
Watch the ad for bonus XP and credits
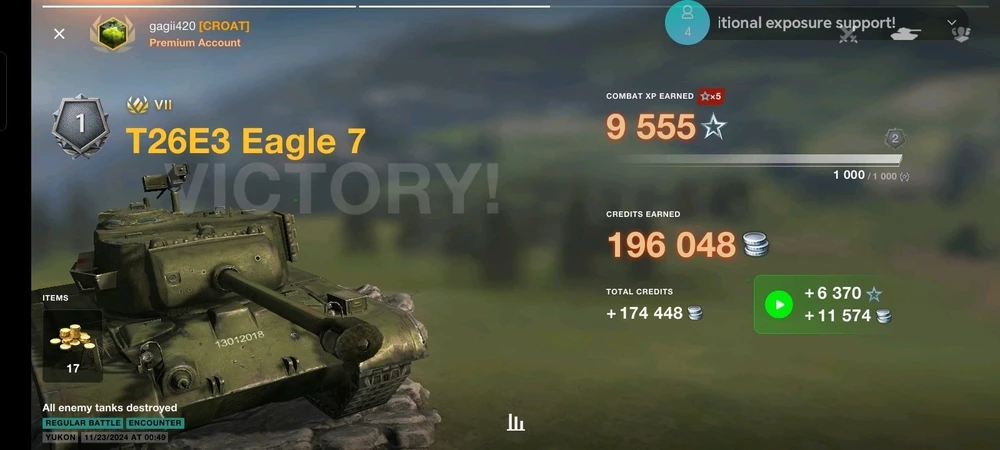pyautogui.click(x=778, y=304)
